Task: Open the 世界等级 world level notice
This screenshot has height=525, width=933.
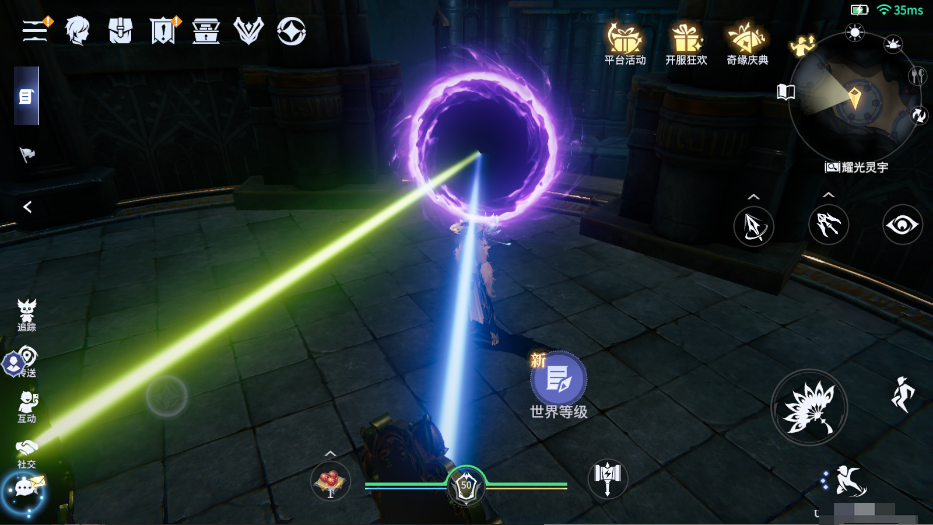Action: click(x=558, y=385)
